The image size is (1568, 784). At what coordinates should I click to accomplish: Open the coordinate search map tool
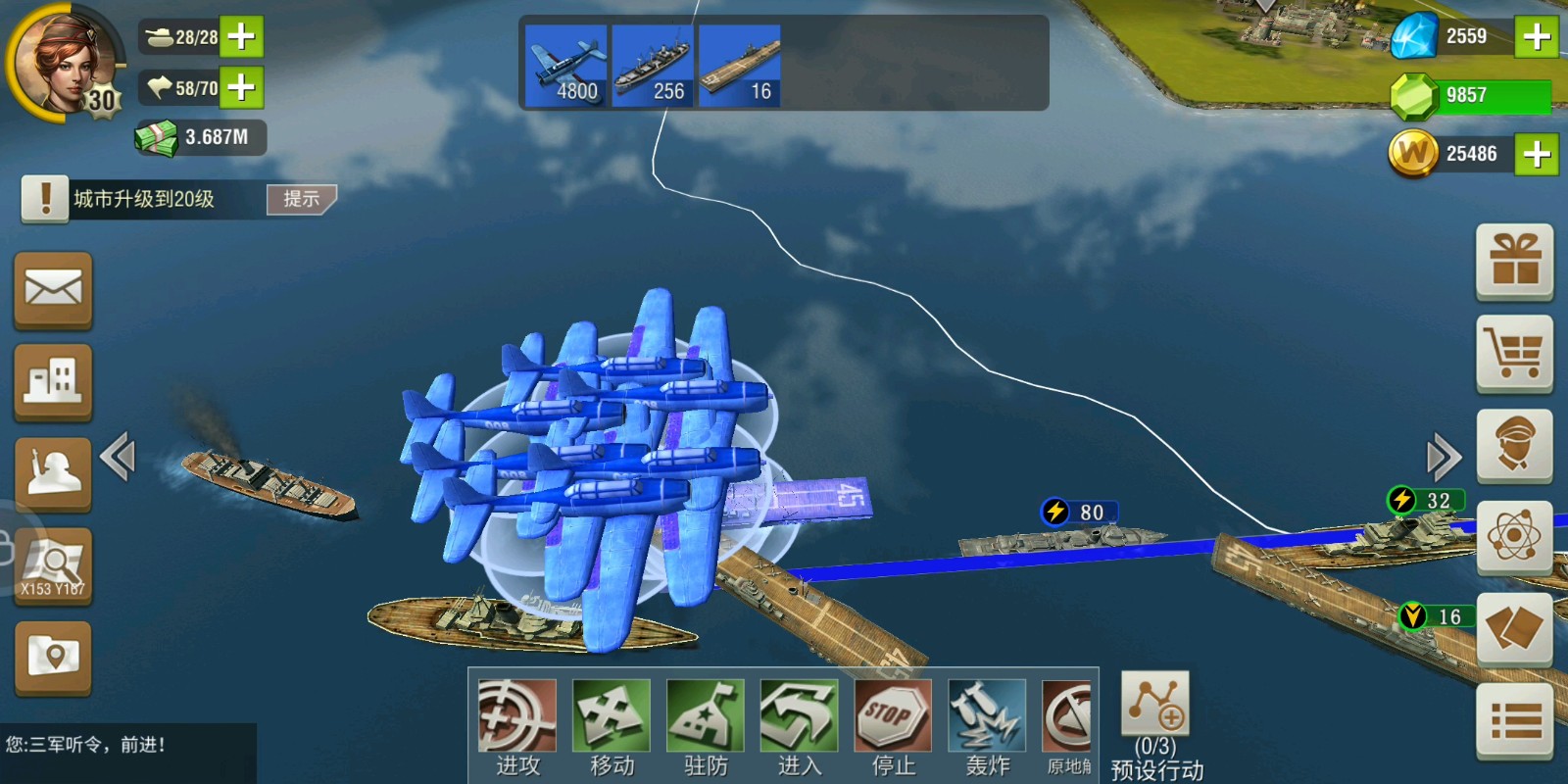[53, 565]
